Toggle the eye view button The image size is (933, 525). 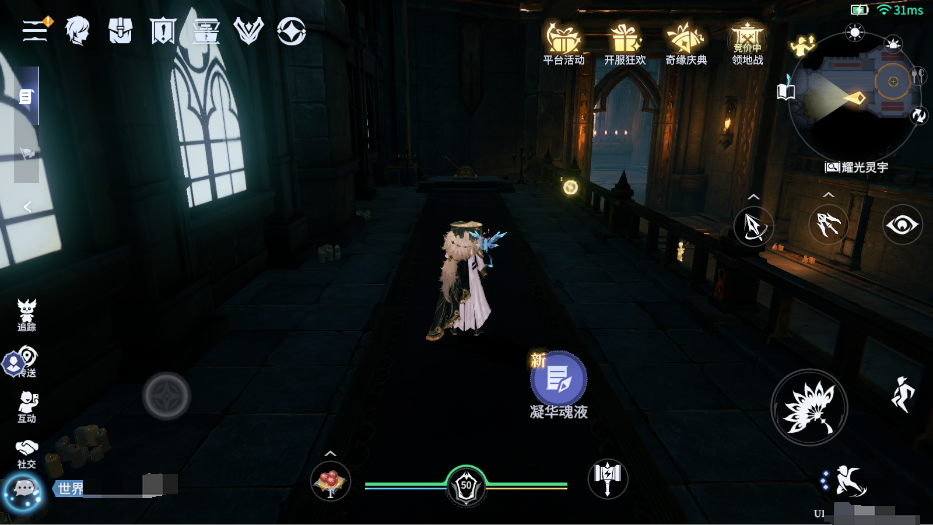point(902,225)
